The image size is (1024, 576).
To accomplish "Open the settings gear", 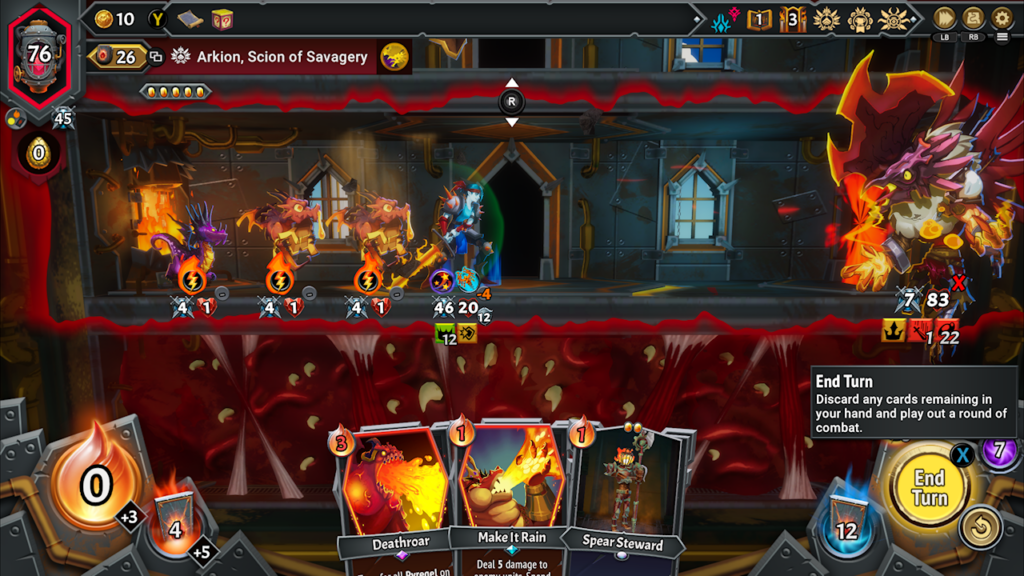I will 1002,18.
